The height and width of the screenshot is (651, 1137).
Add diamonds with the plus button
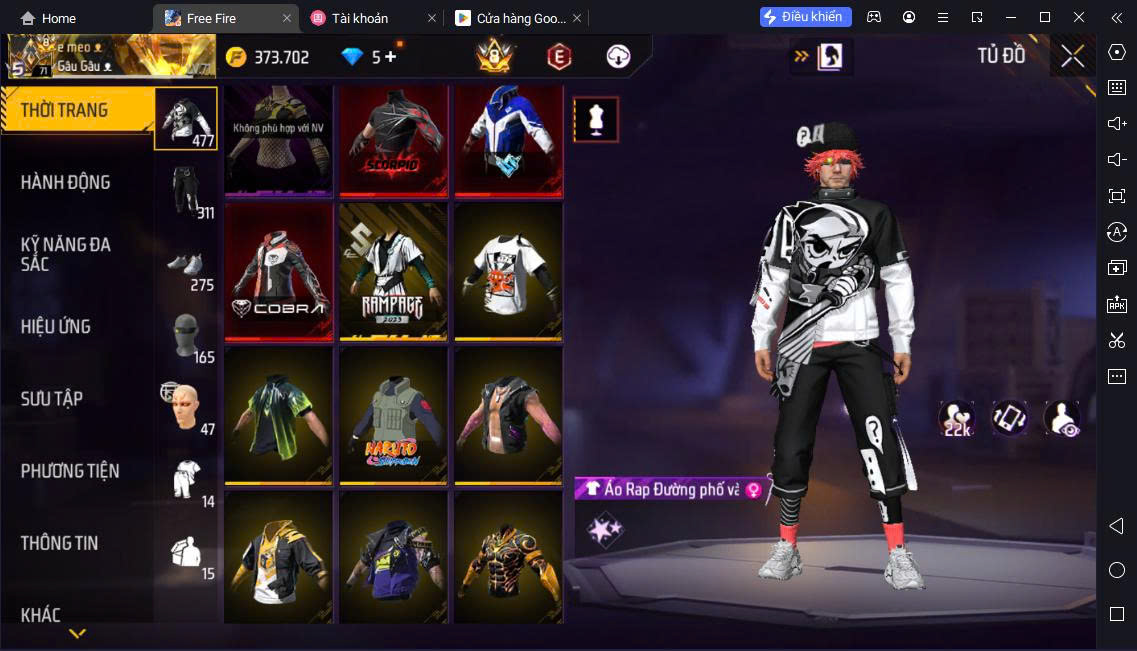tap(390, 57)
